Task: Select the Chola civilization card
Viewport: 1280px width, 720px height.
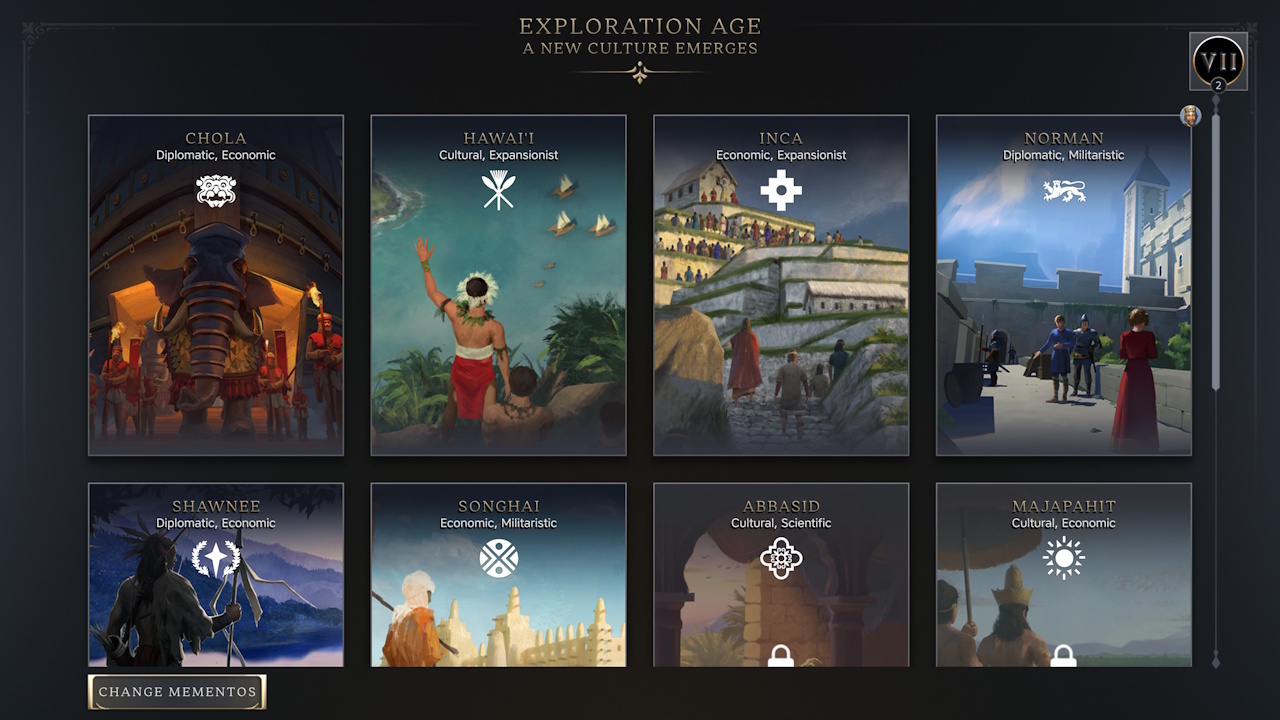Action: (216, 320)
